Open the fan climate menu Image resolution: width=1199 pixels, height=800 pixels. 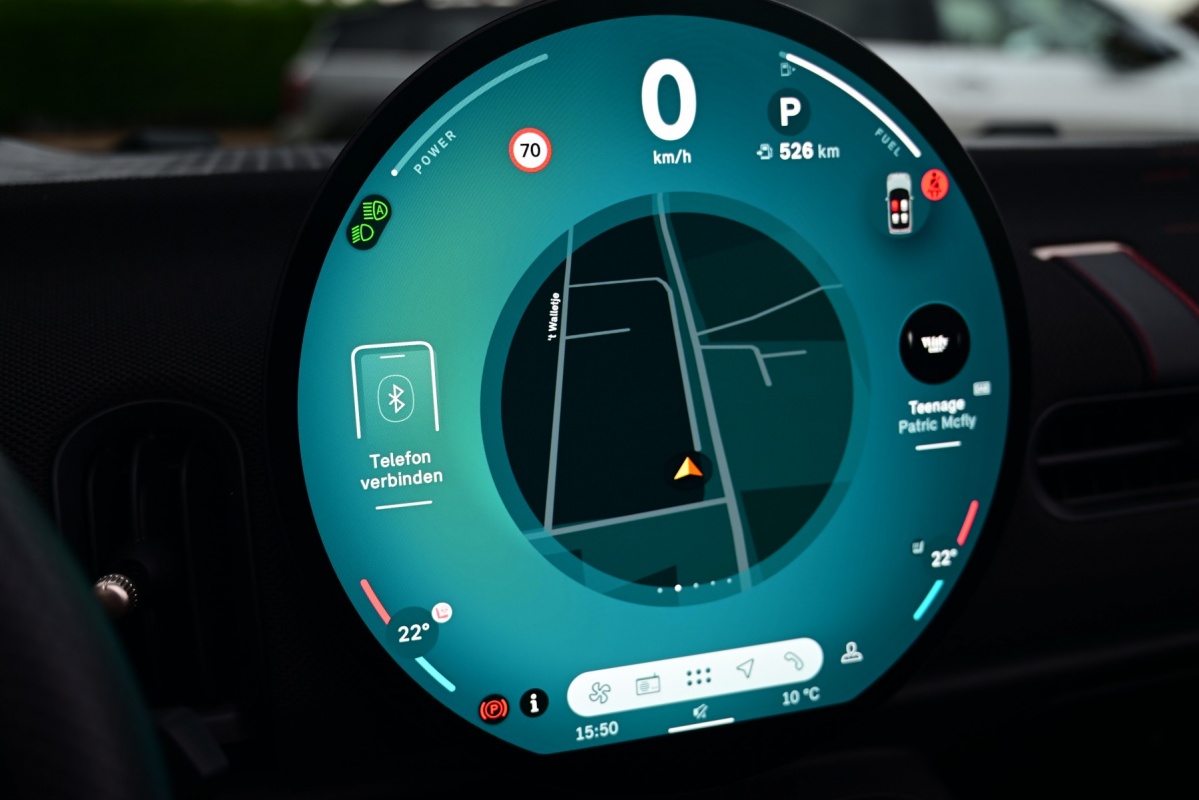pyautogui.click(x=599, y=691)
